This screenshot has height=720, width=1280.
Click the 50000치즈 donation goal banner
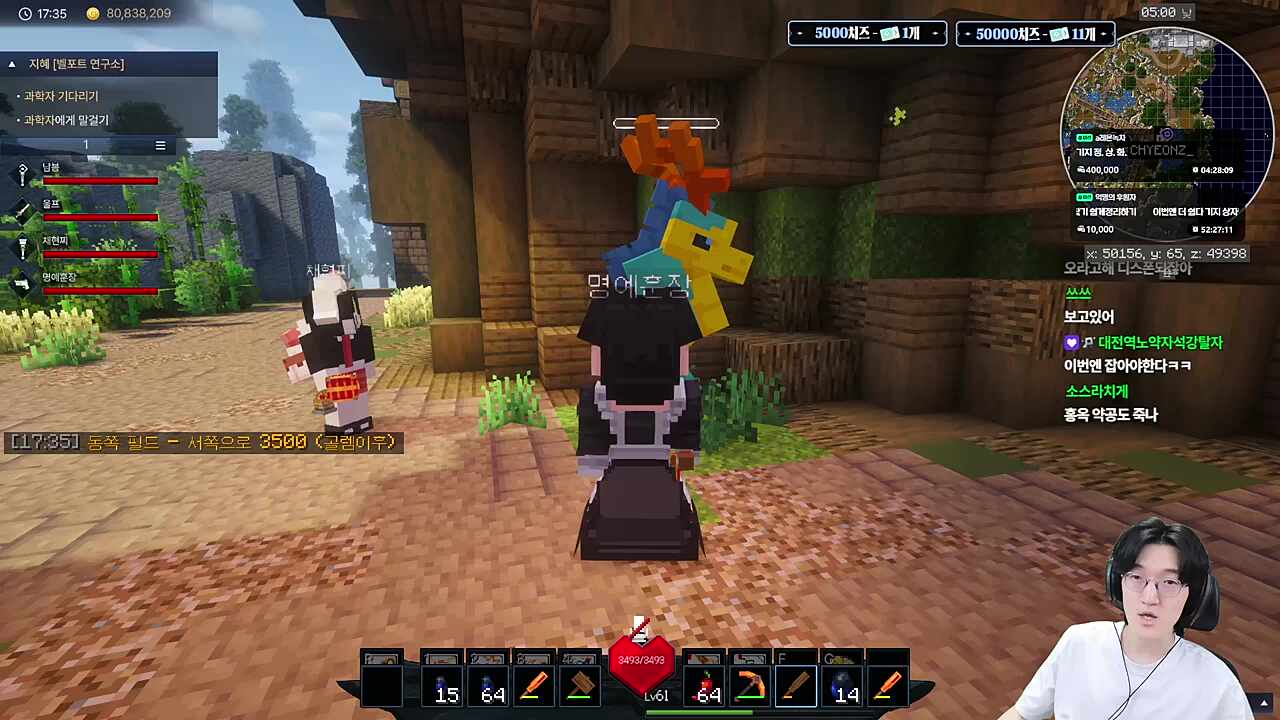[1035, 34]
